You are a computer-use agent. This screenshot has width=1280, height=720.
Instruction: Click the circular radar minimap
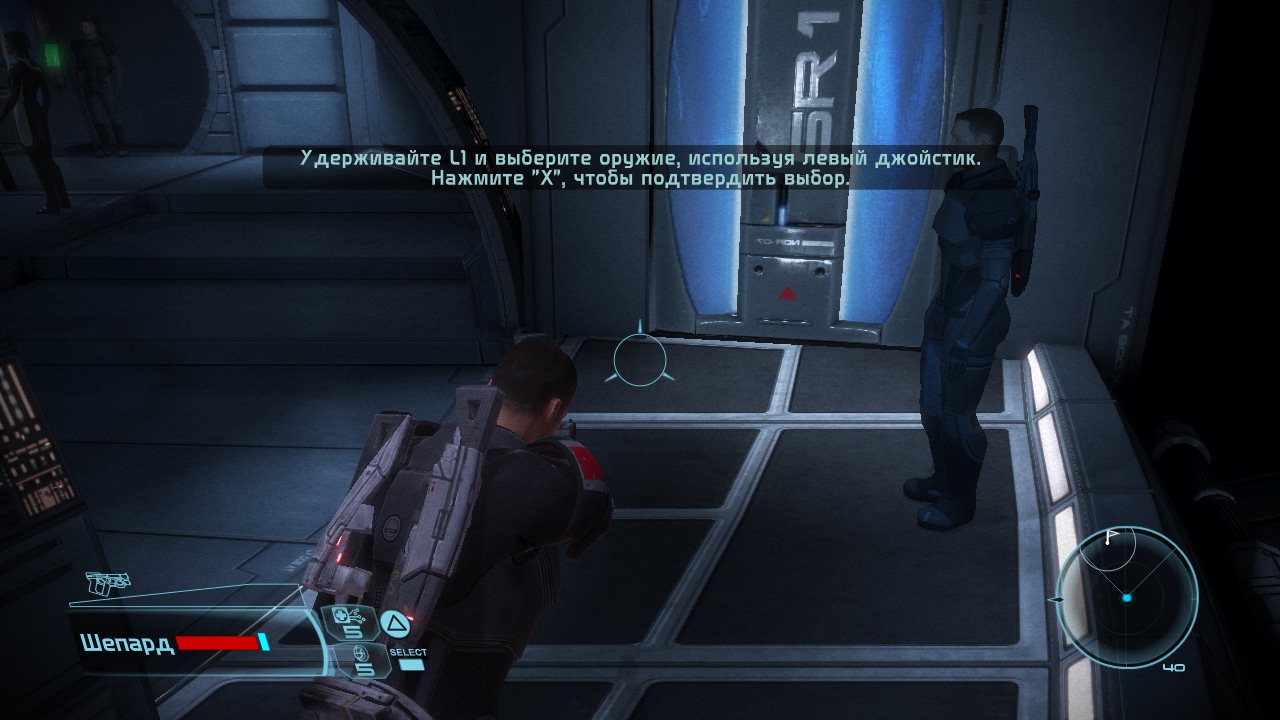pyautogui.click(x=1126, y=597)
